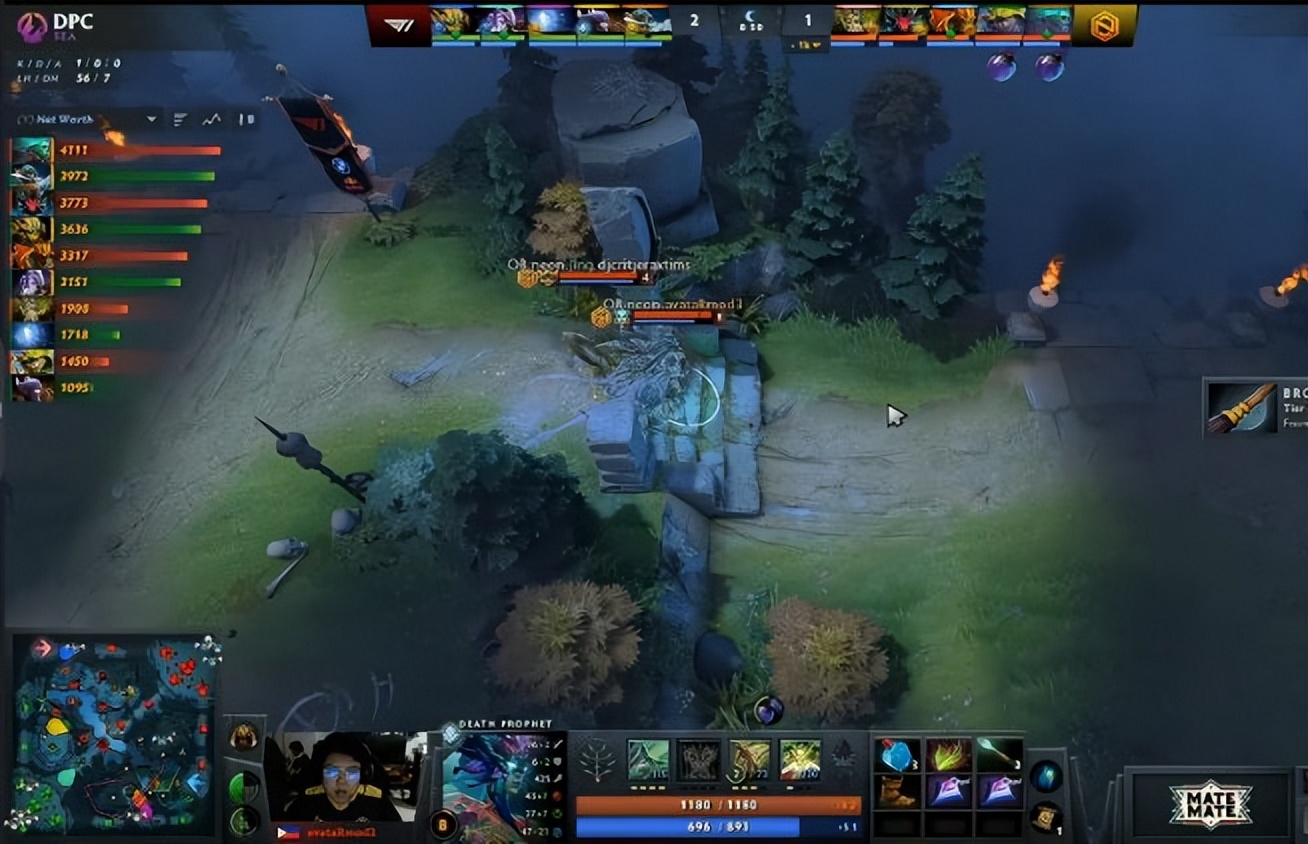Click the neutral item slot orb
Image resolution: width=1308 pixels, height=844 pixels.
1046,776
